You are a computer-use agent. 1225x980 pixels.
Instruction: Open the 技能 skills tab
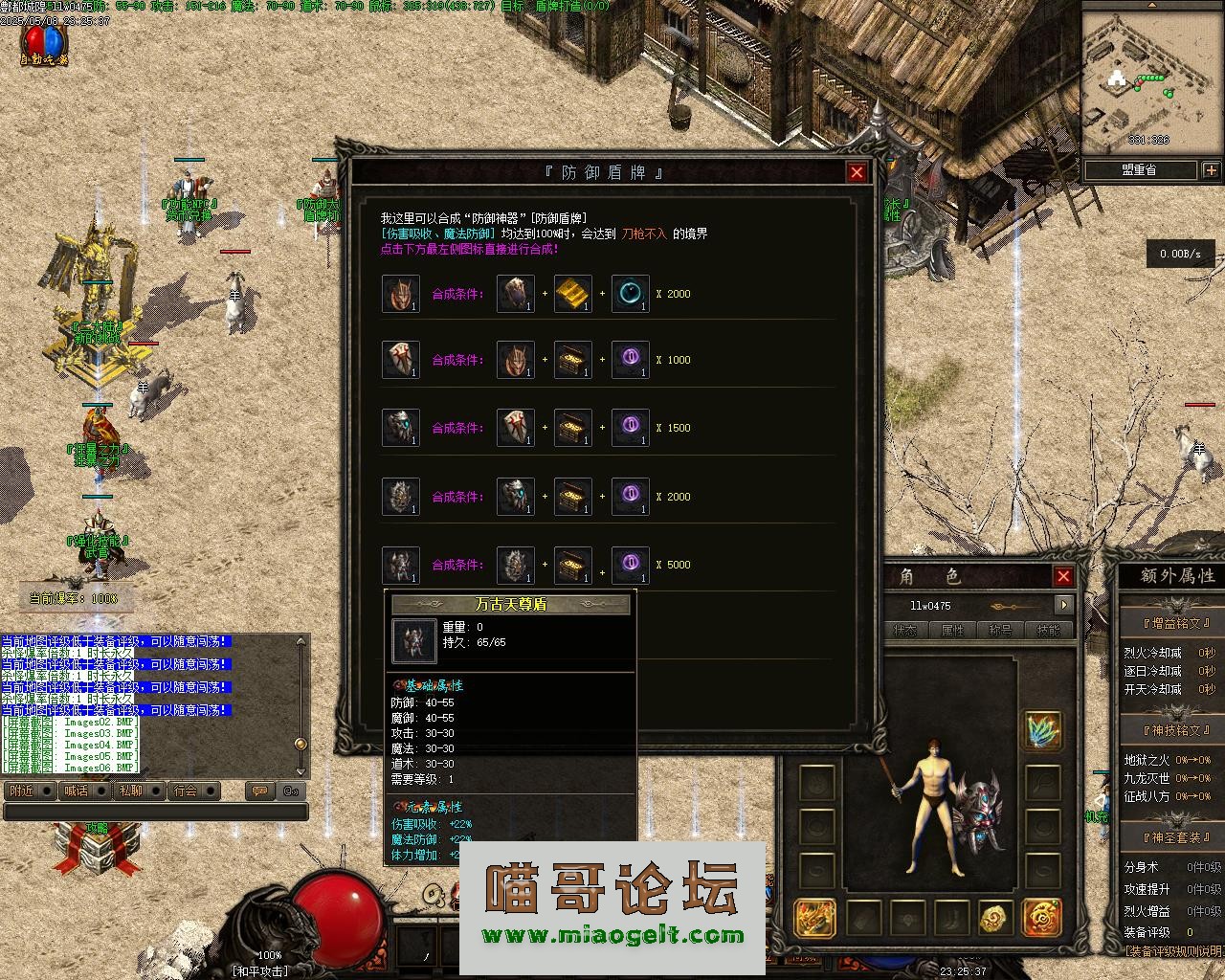pos(1048,631)
